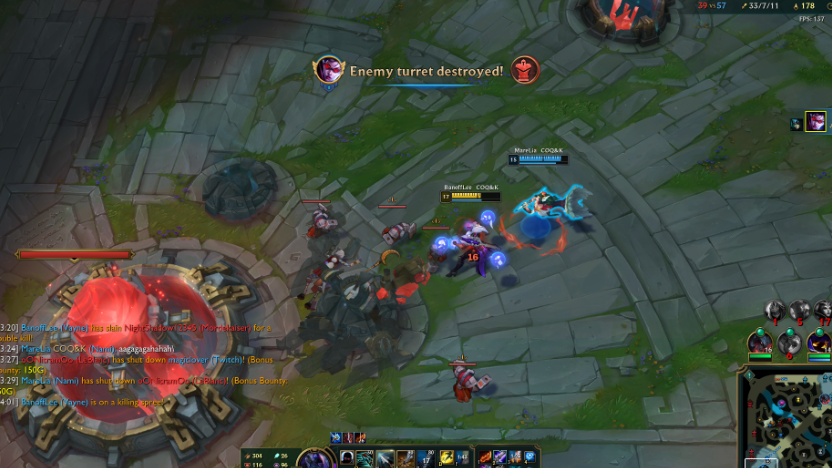Use the Condemn E ability icon
Screen dimensions: 832x468
pos(405,458)
